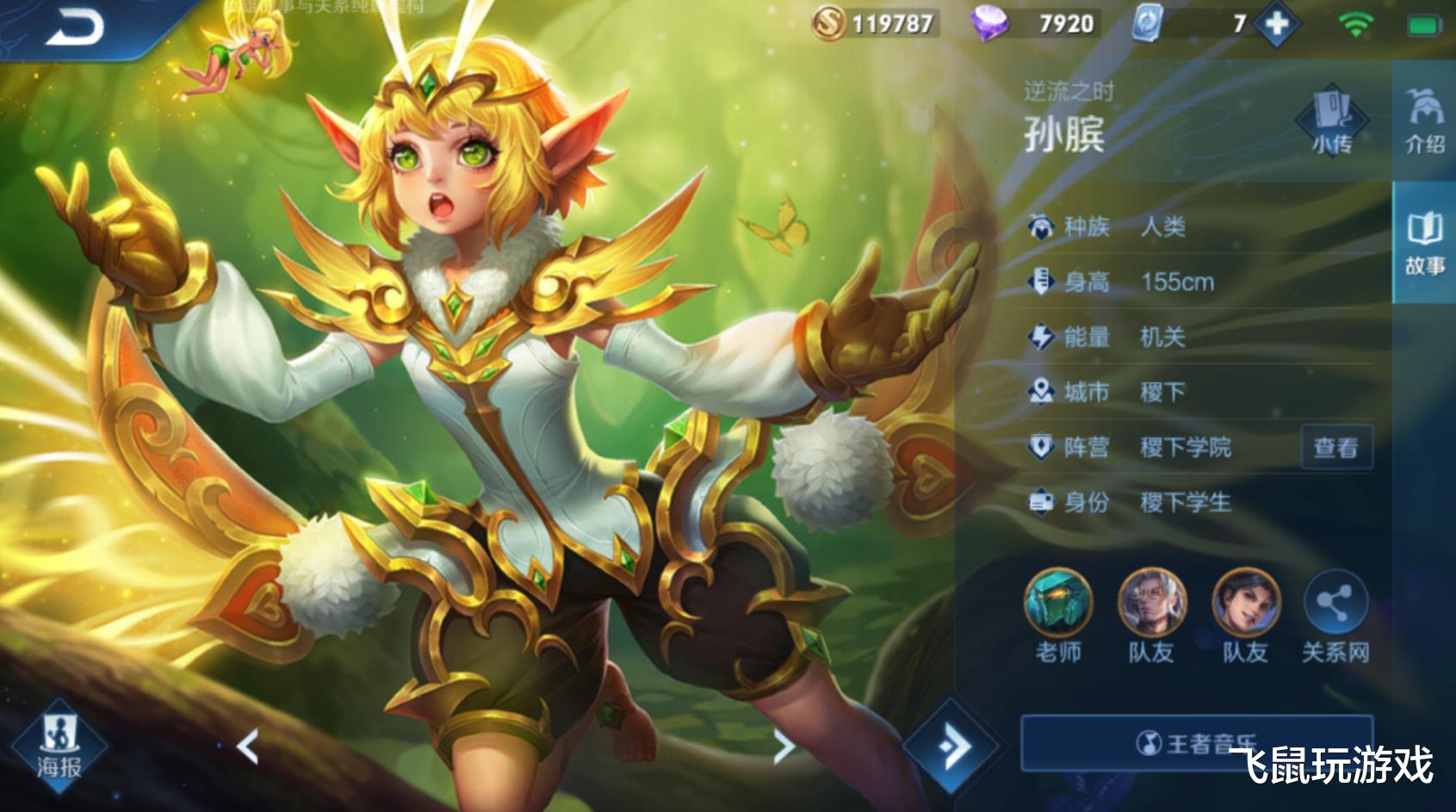The image size is (1456, 812).
Task: Check the gold coin currency icon
Action: click(828, 23)
